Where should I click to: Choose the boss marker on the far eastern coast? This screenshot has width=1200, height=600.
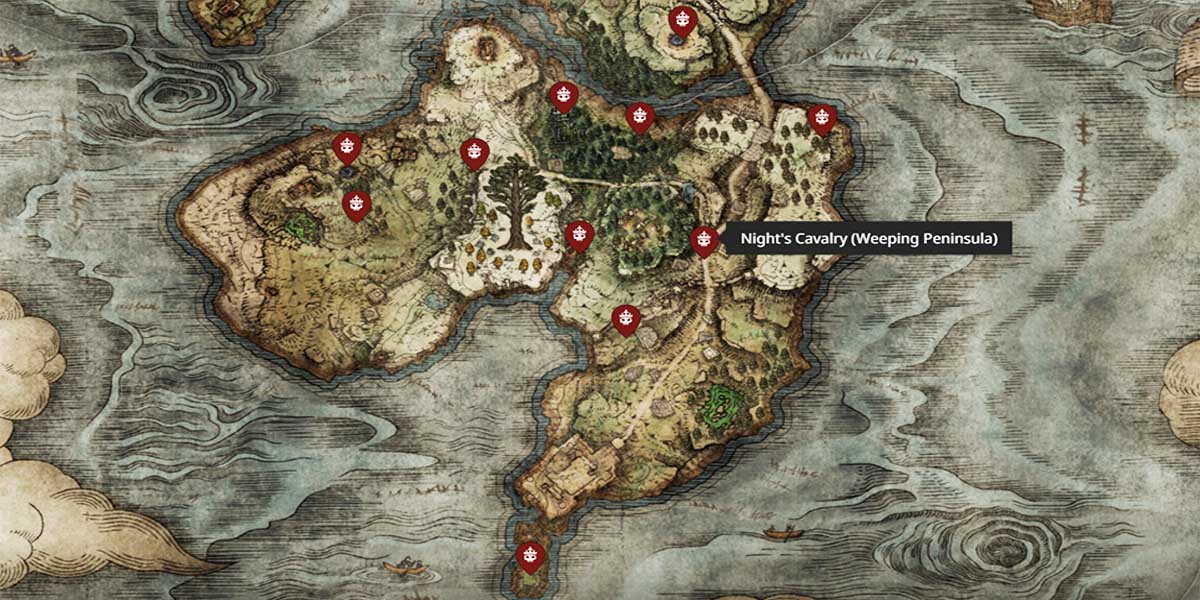821,118
